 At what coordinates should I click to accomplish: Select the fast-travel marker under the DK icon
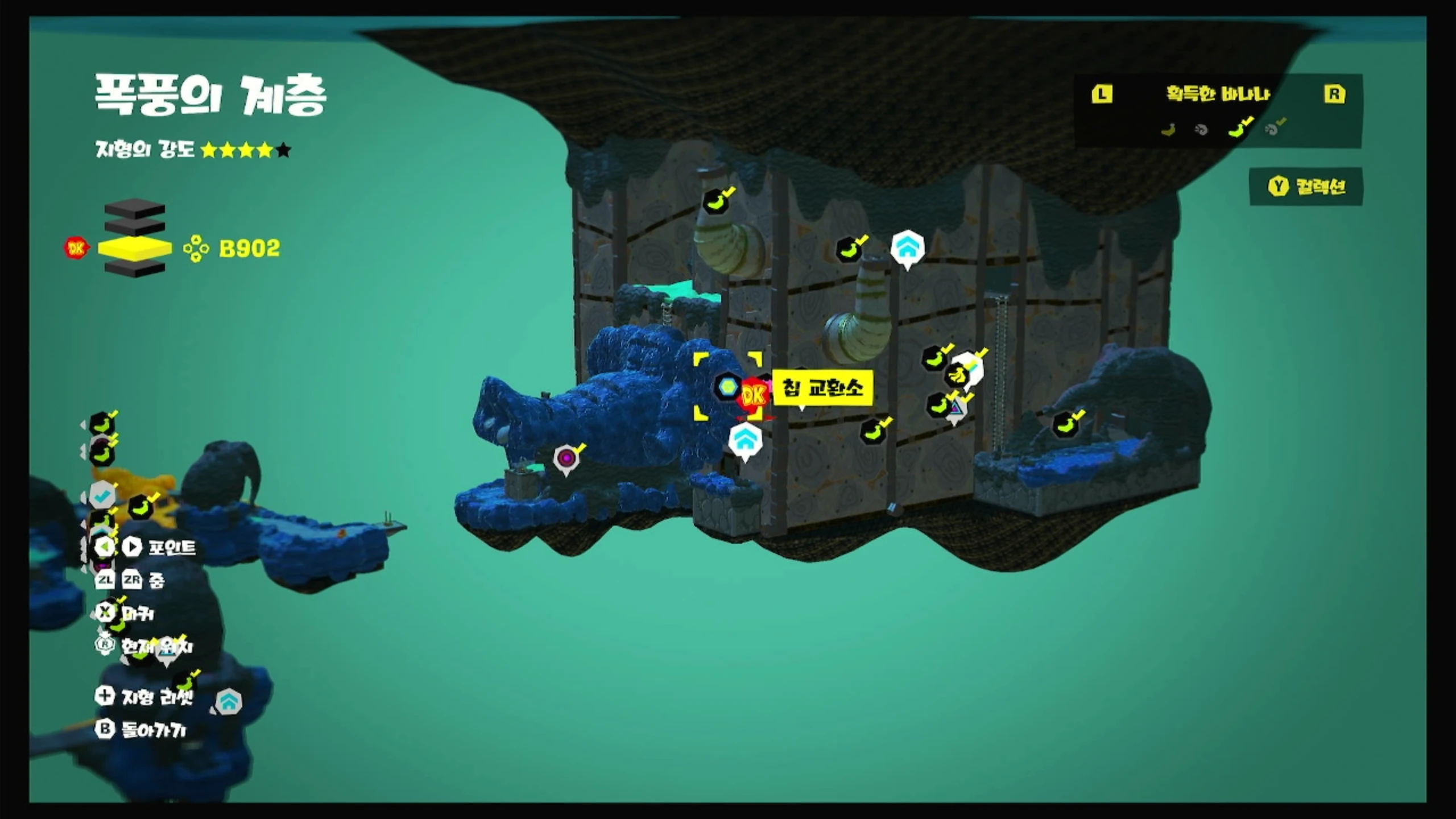point(744,440)
